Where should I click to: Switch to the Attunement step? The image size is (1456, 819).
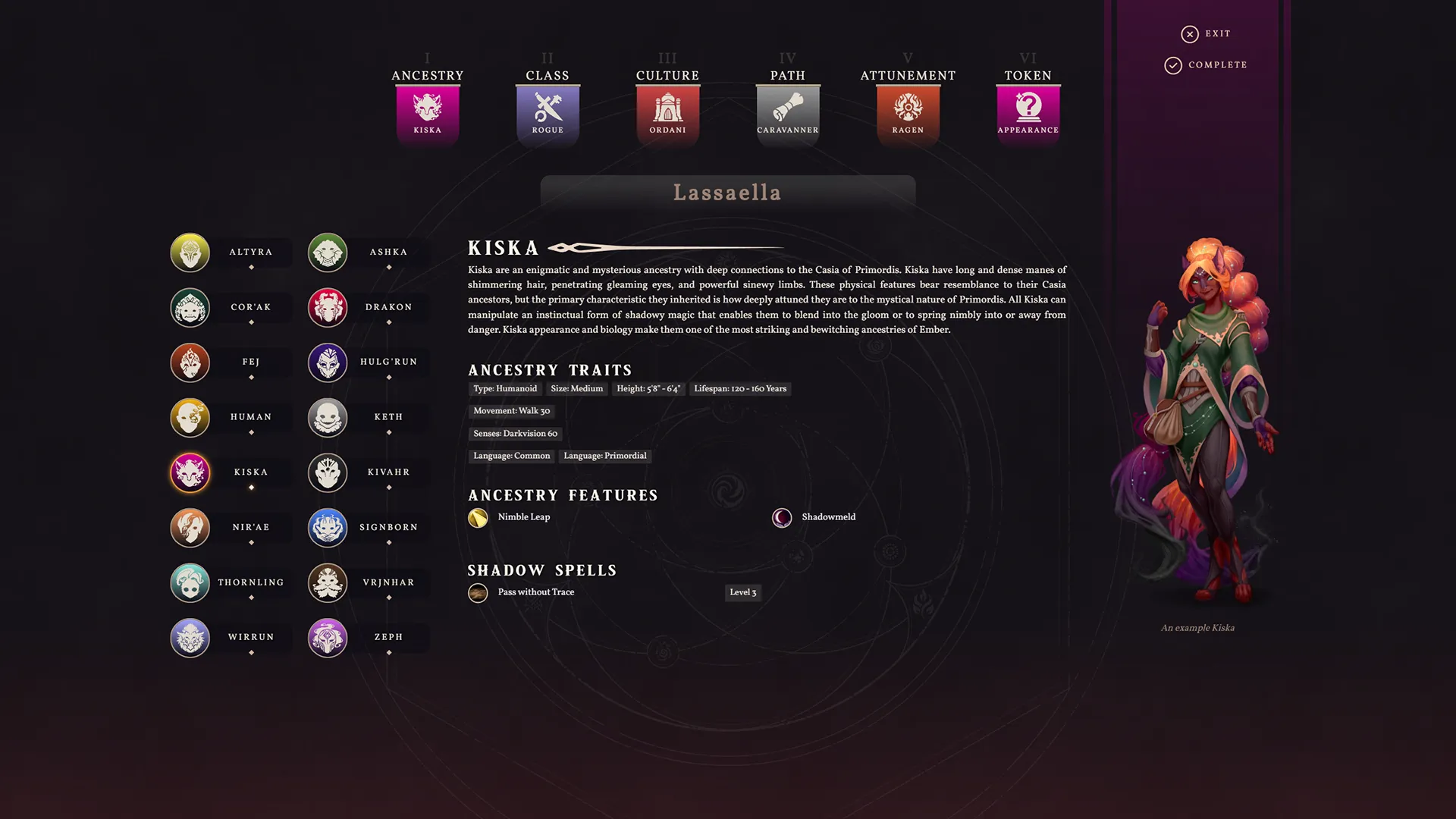(x=908, y=108)
